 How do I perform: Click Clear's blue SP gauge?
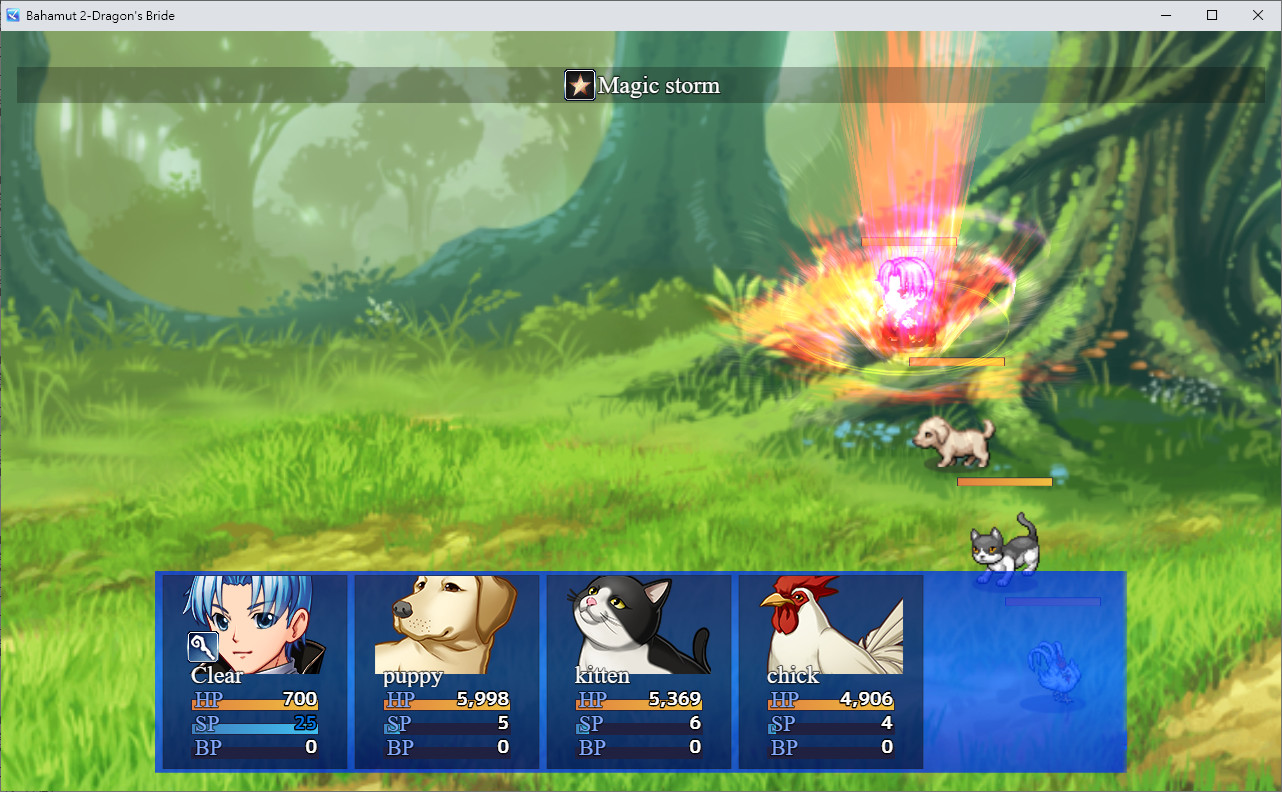pyautogui.click(x=255, y=727)
